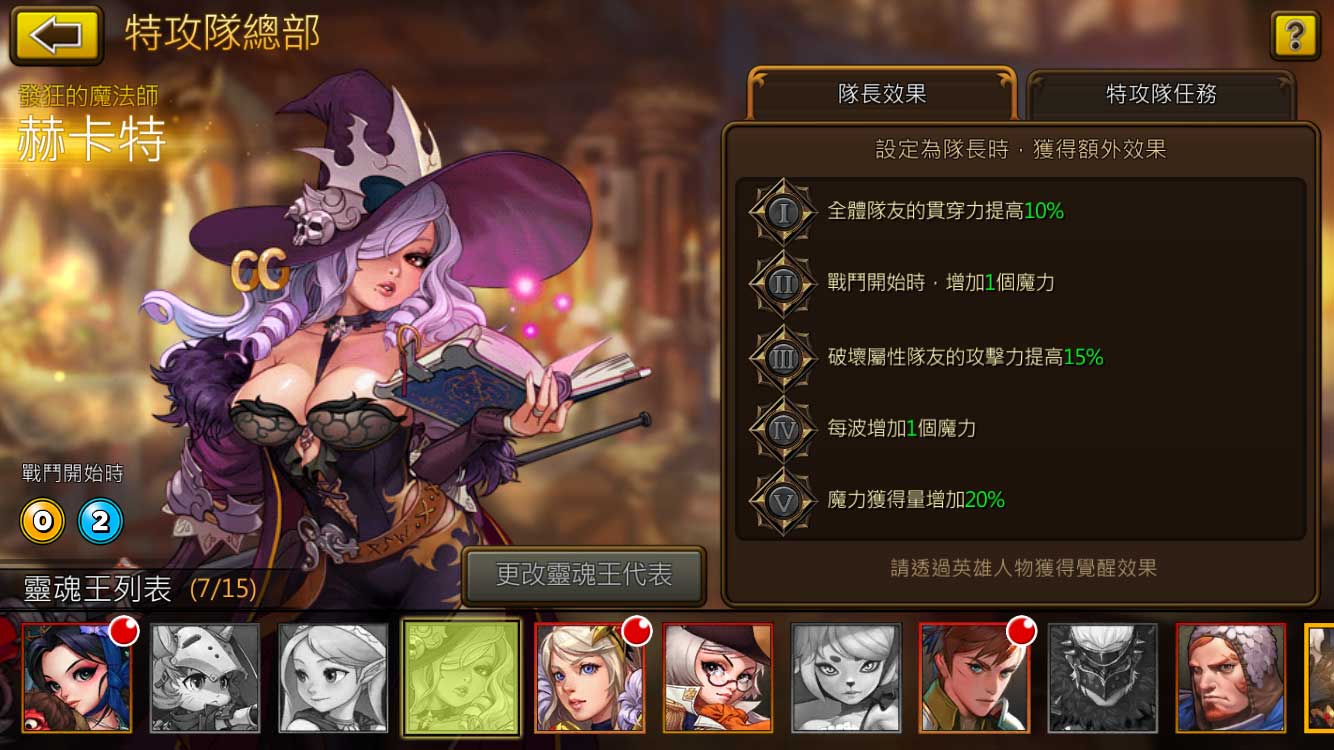Select the first dark-haired girl portrait

click(75, 678)
